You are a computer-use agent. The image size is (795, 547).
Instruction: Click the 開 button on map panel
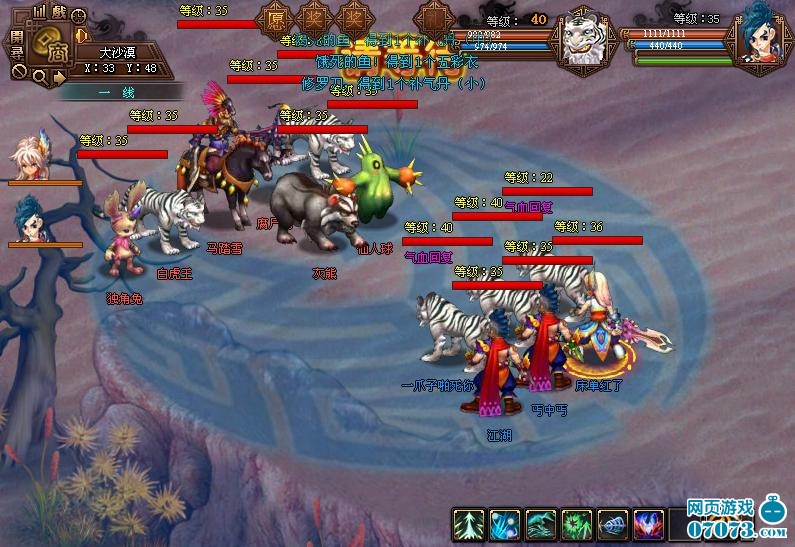[x=16, y=38]
